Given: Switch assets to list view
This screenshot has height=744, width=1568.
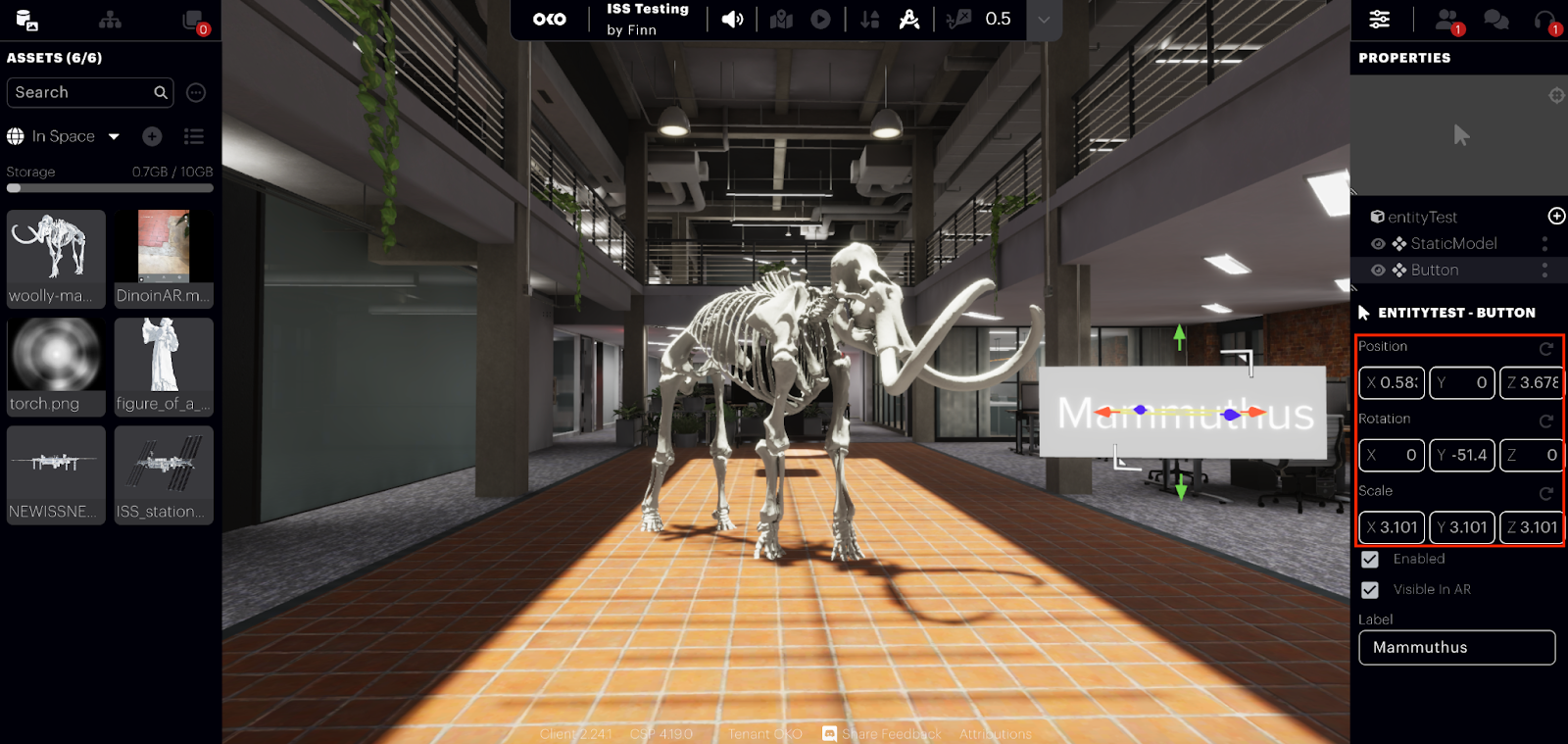Looking at the screenshot, I should (x=194, y=136).
